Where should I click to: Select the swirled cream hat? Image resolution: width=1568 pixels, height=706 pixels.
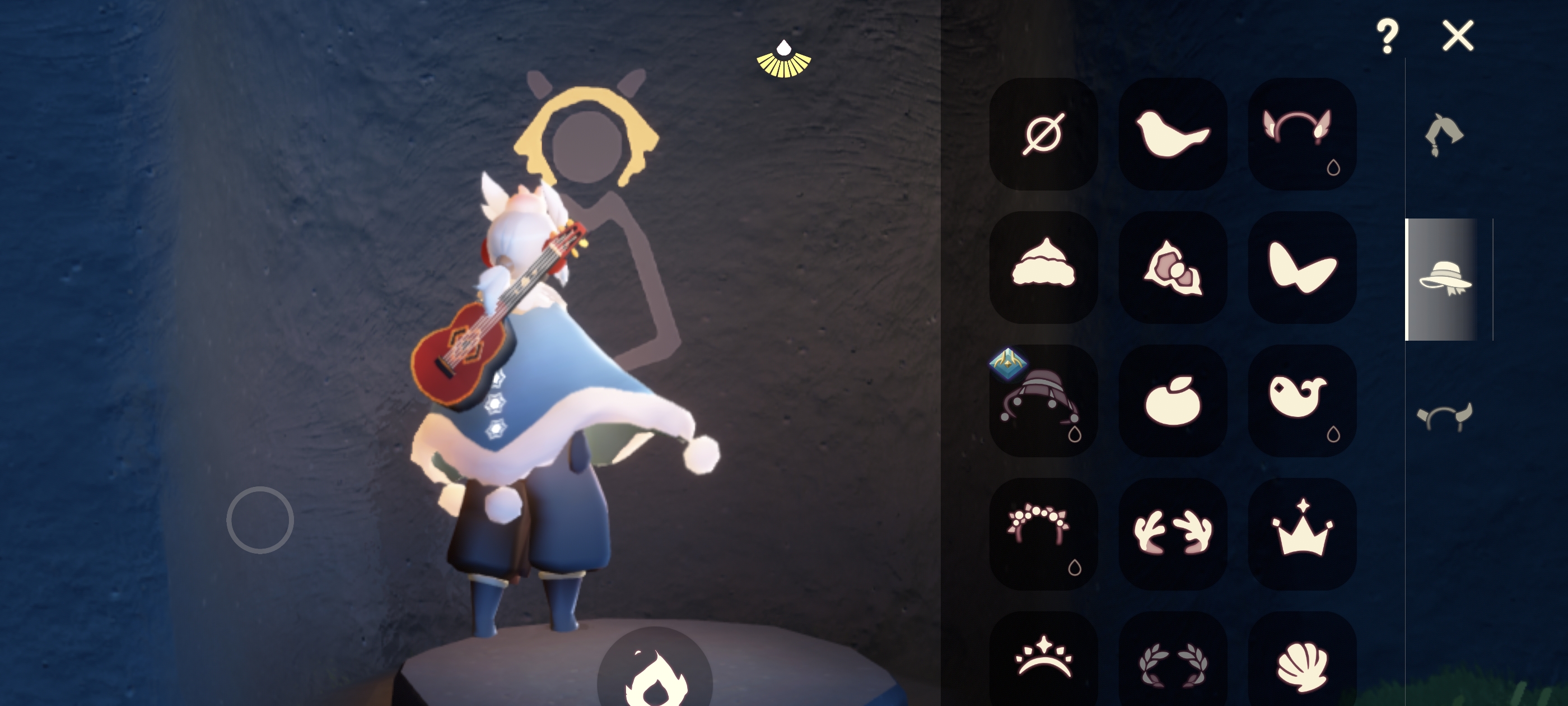pyautogui.click(x=1043, y=267)
